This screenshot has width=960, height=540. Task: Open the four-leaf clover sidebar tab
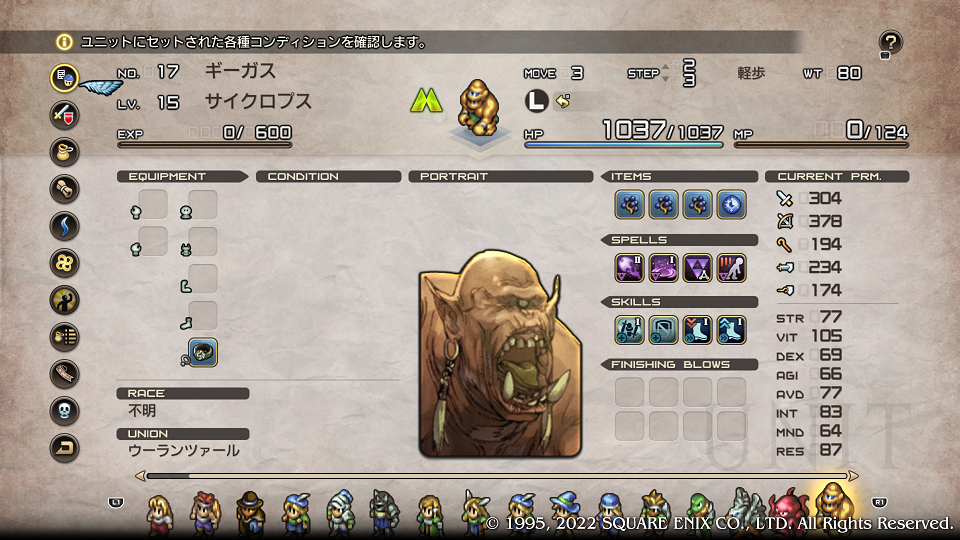[x=65, y=263]
